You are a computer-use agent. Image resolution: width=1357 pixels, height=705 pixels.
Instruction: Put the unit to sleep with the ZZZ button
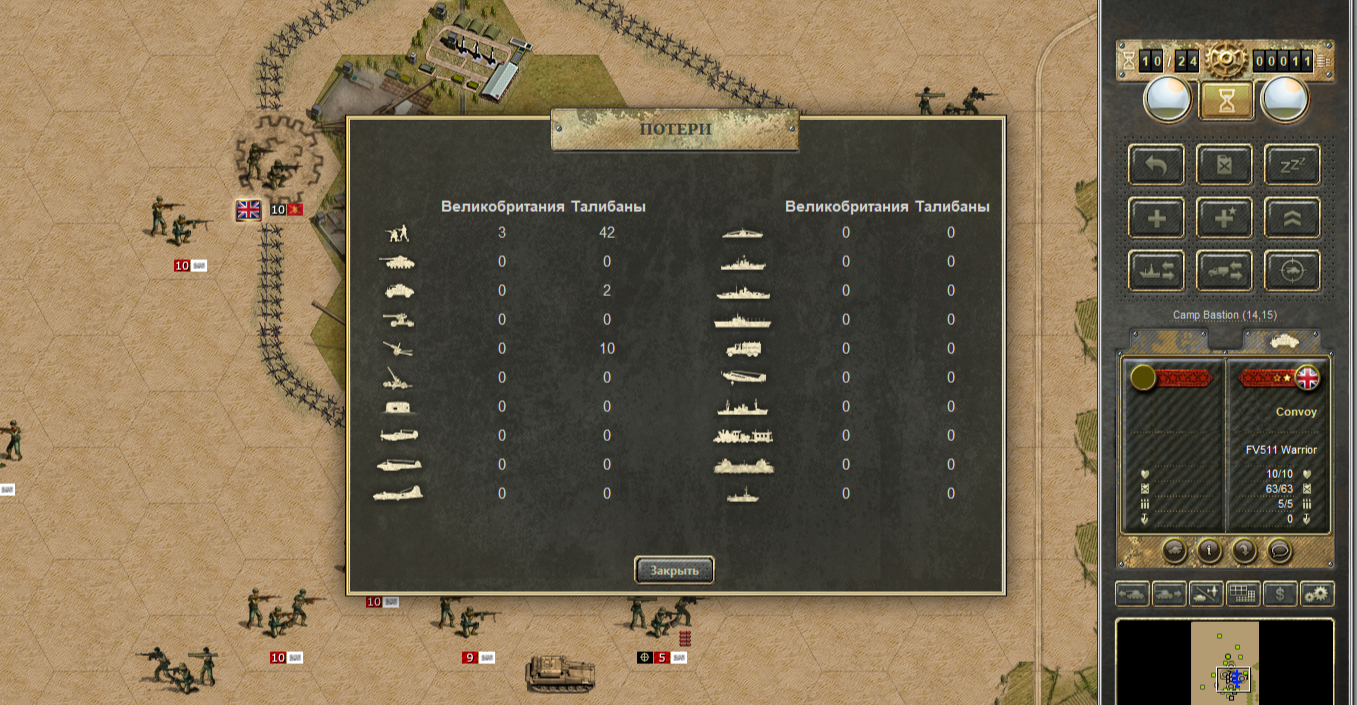click(1292, 165)
